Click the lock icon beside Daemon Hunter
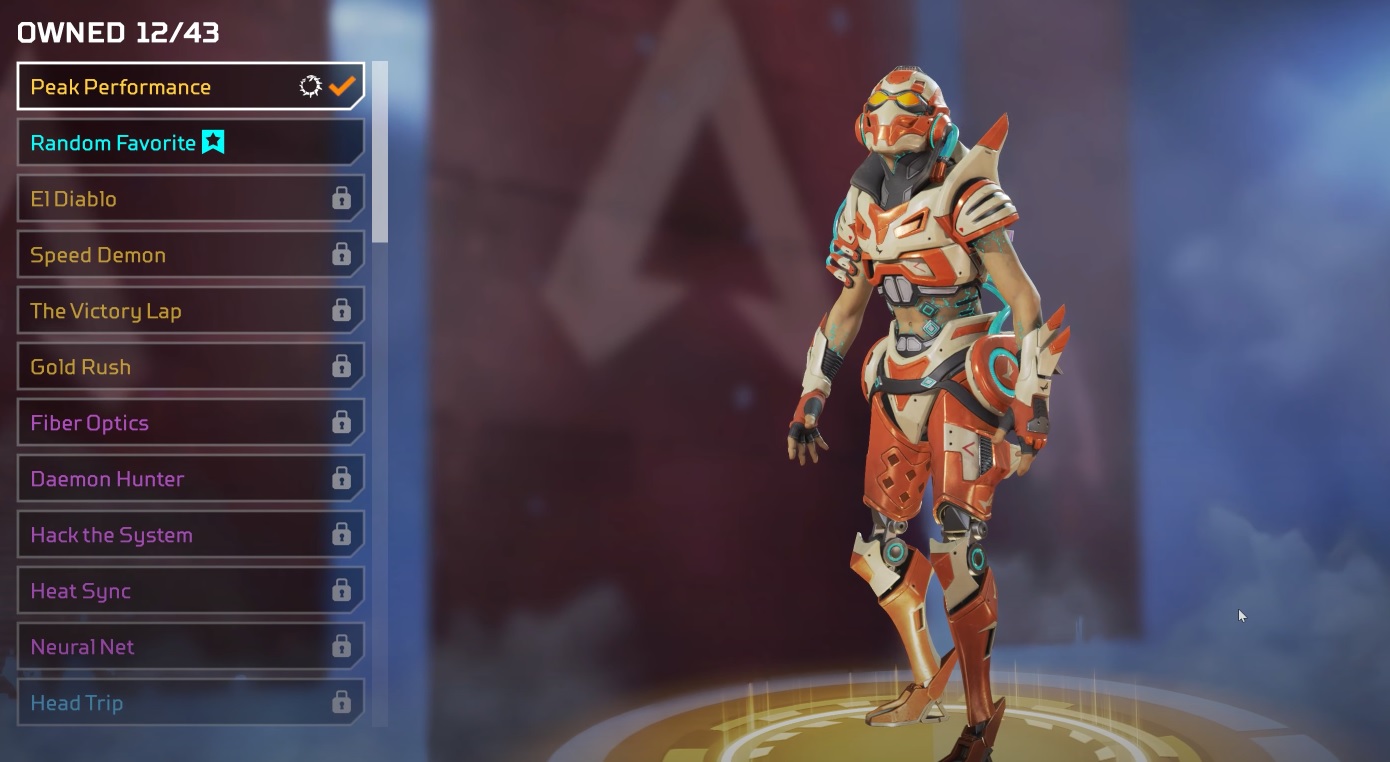 click(x=343, y=479)
